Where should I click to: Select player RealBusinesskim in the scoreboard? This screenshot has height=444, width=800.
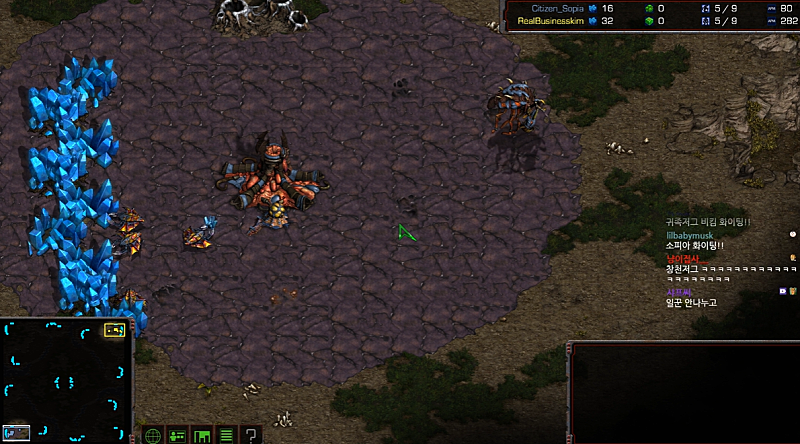[552, 19]
